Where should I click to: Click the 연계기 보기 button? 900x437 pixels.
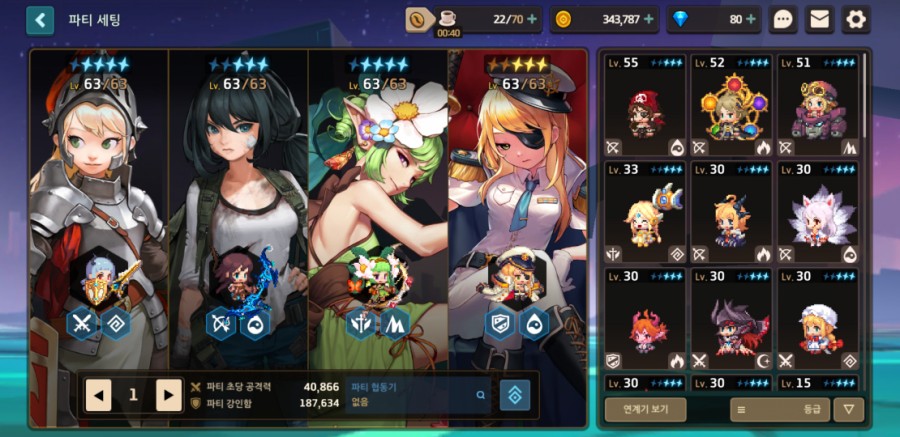[645, 409]
